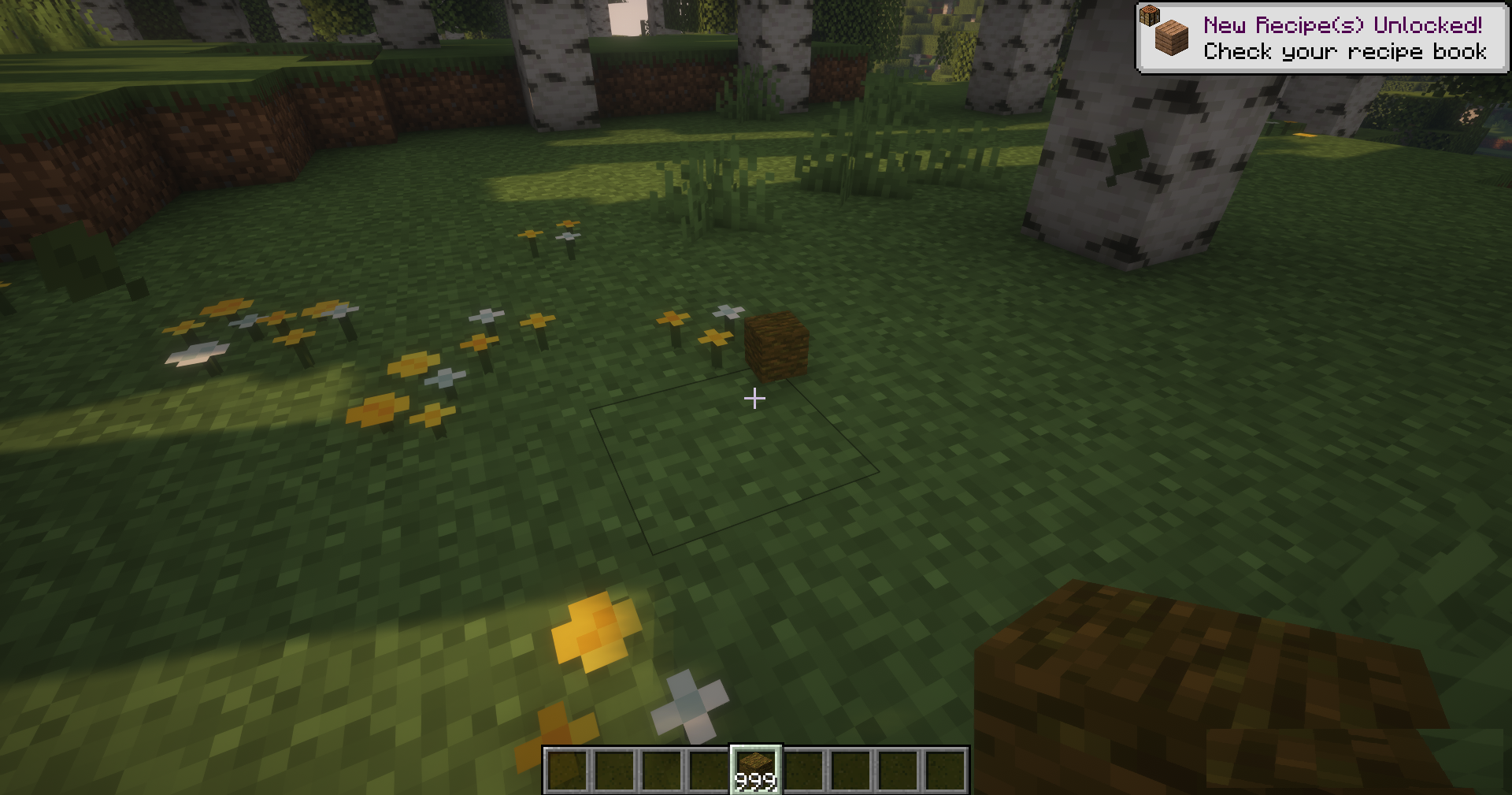
Task: Click the New Recipe(s) Unlocked toast notification
Action: pos(1321,39)
